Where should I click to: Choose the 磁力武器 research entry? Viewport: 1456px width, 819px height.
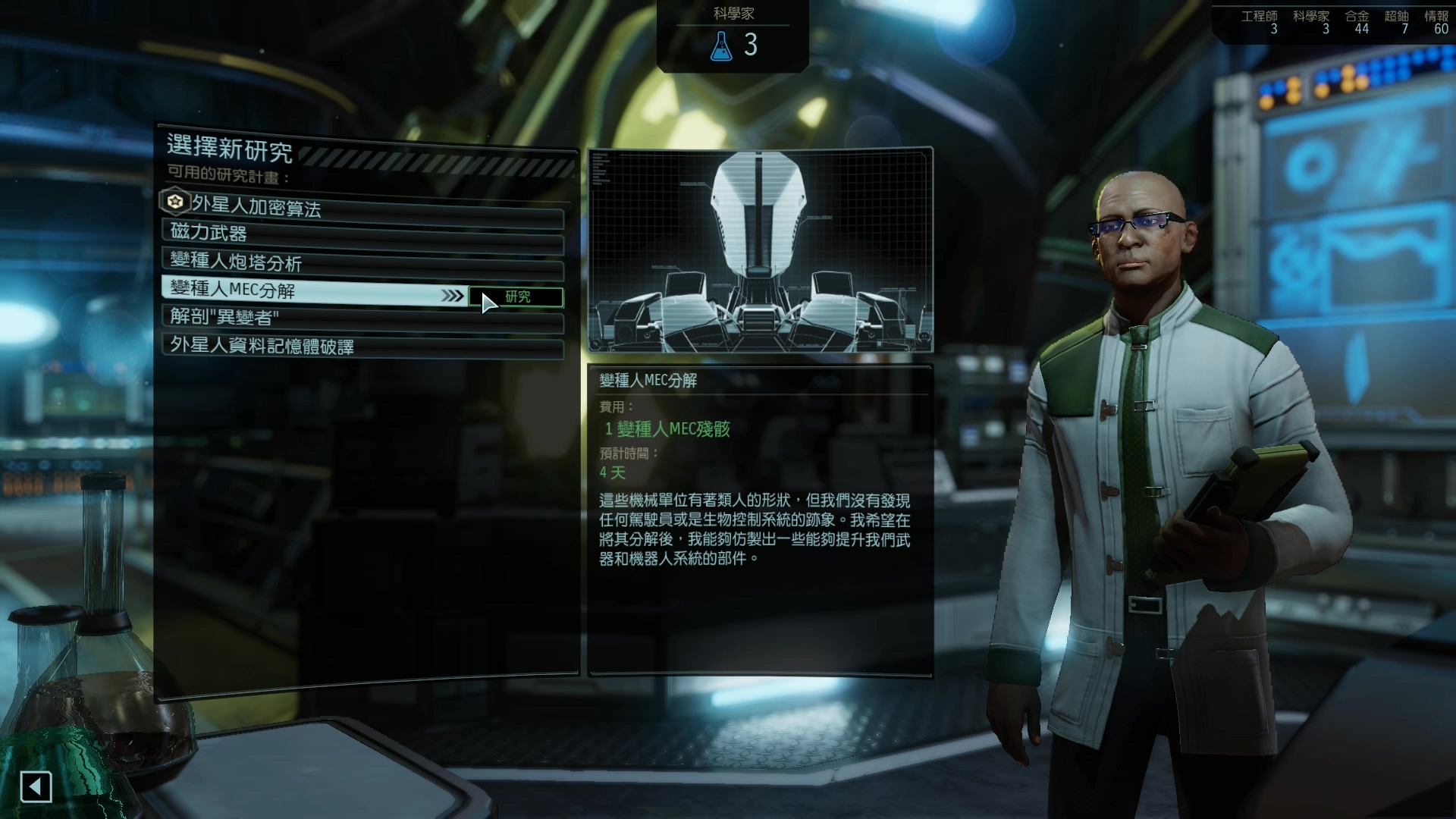(x=362, y=234)
